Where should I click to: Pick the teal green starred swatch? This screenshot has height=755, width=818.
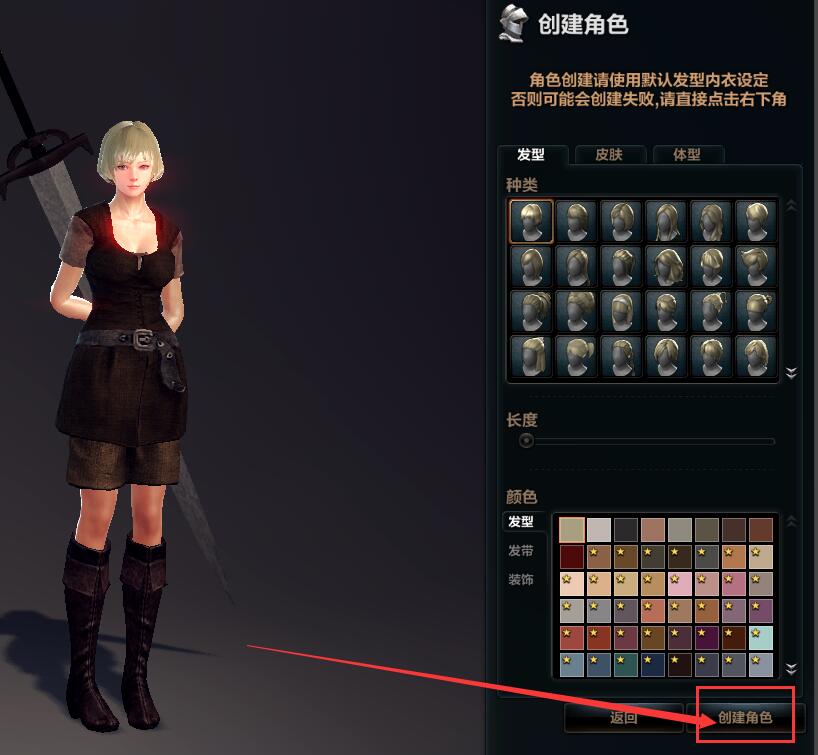626,664
